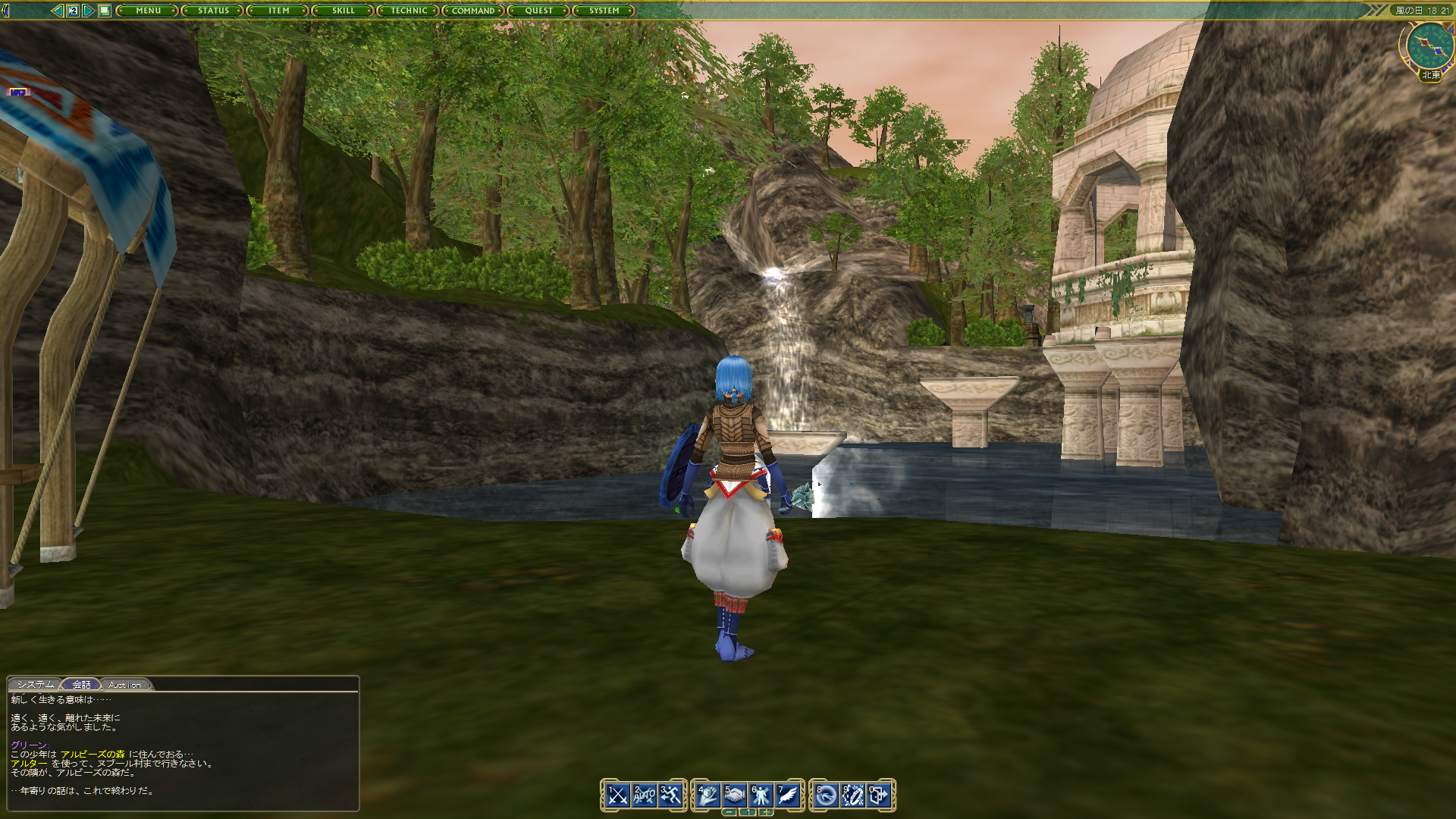
Task: Open the QUEST menu
Action: 538,11
